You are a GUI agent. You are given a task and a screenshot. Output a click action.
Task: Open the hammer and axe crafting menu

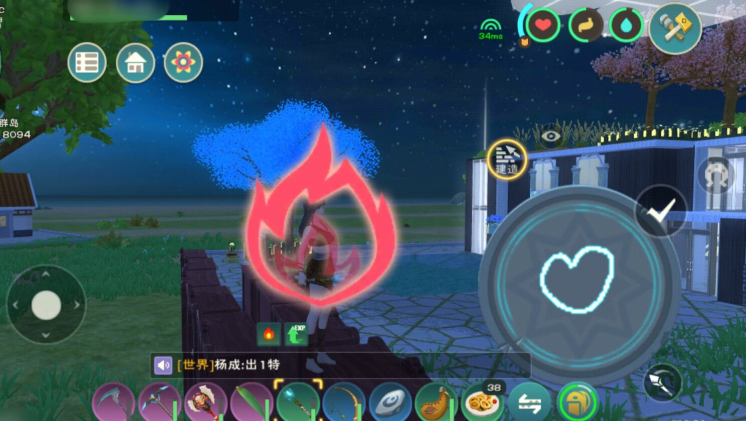coord(674,26)
